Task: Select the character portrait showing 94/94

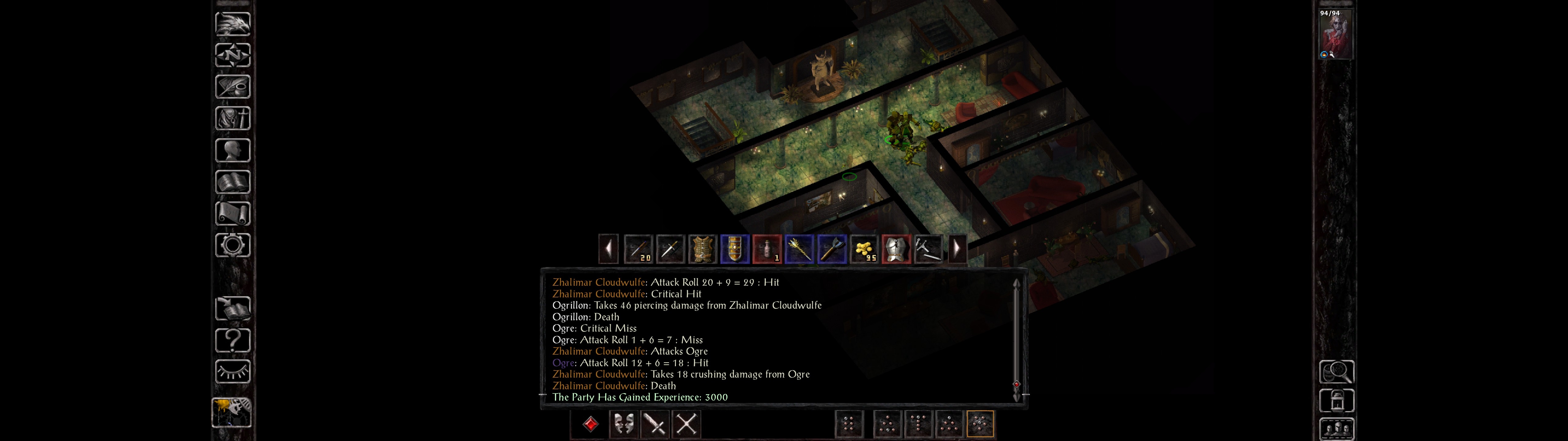Action: tap(1336, 33)
